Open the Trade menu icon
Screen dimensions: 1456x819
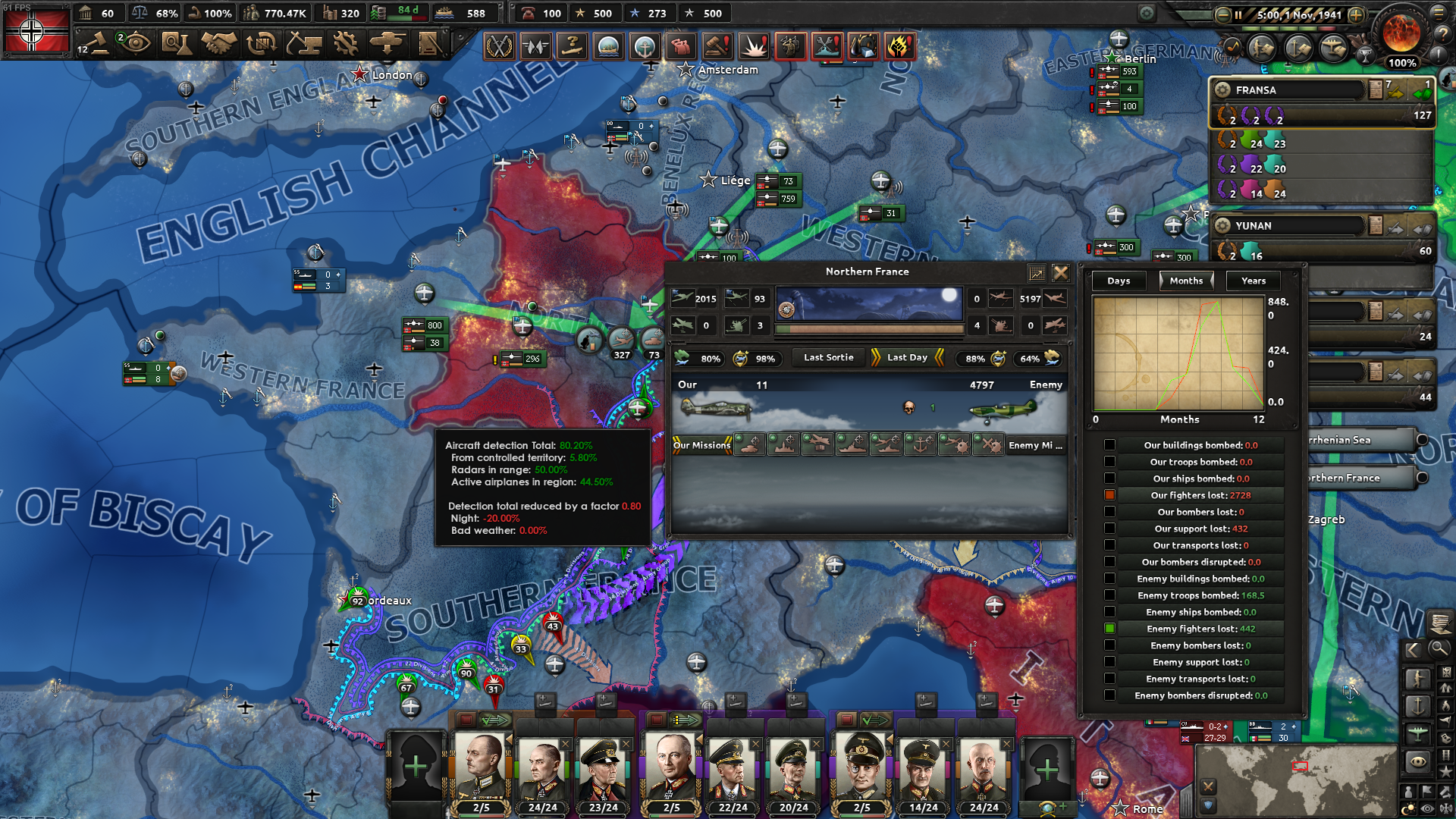point(262,44)
